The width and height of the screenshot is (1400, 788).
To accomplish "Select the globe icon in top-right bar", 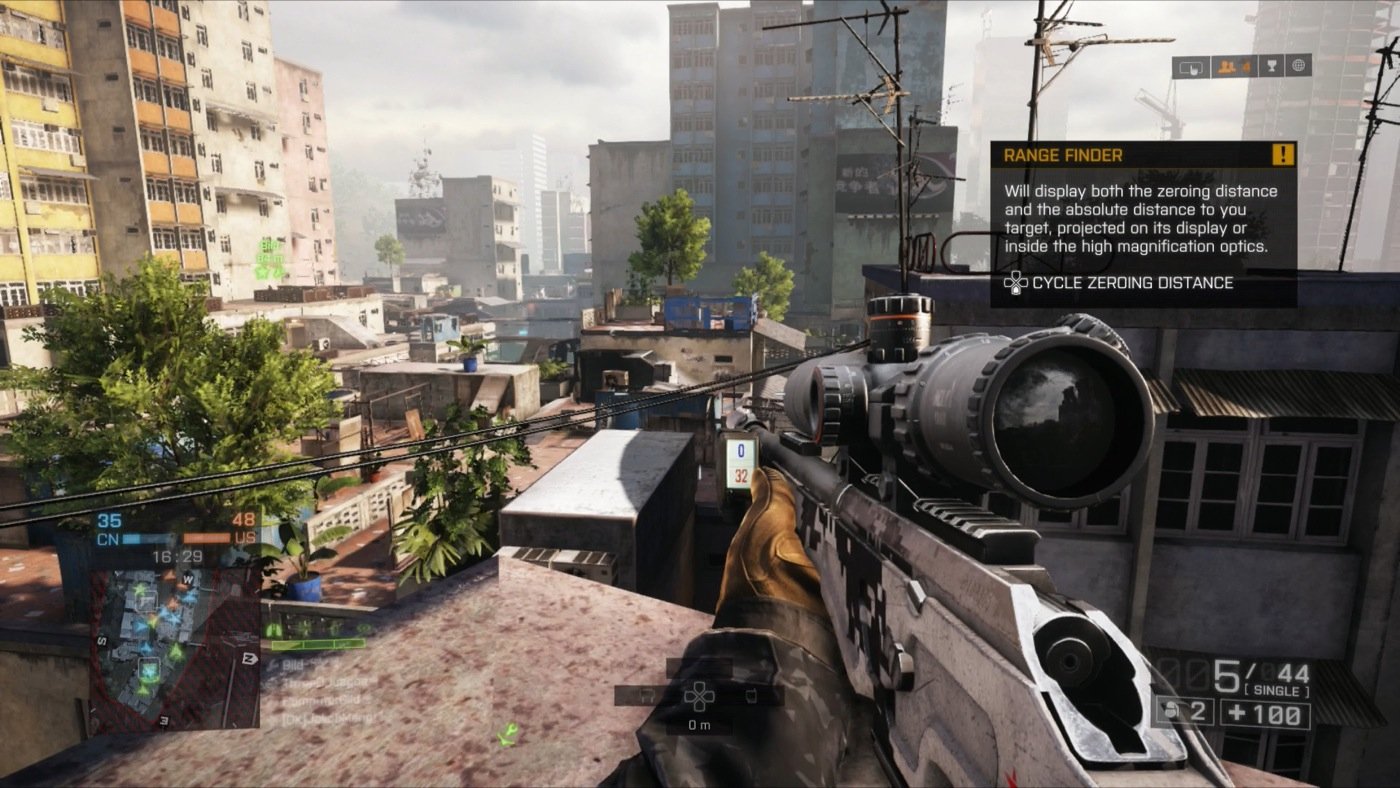I will pos(1298,66).
